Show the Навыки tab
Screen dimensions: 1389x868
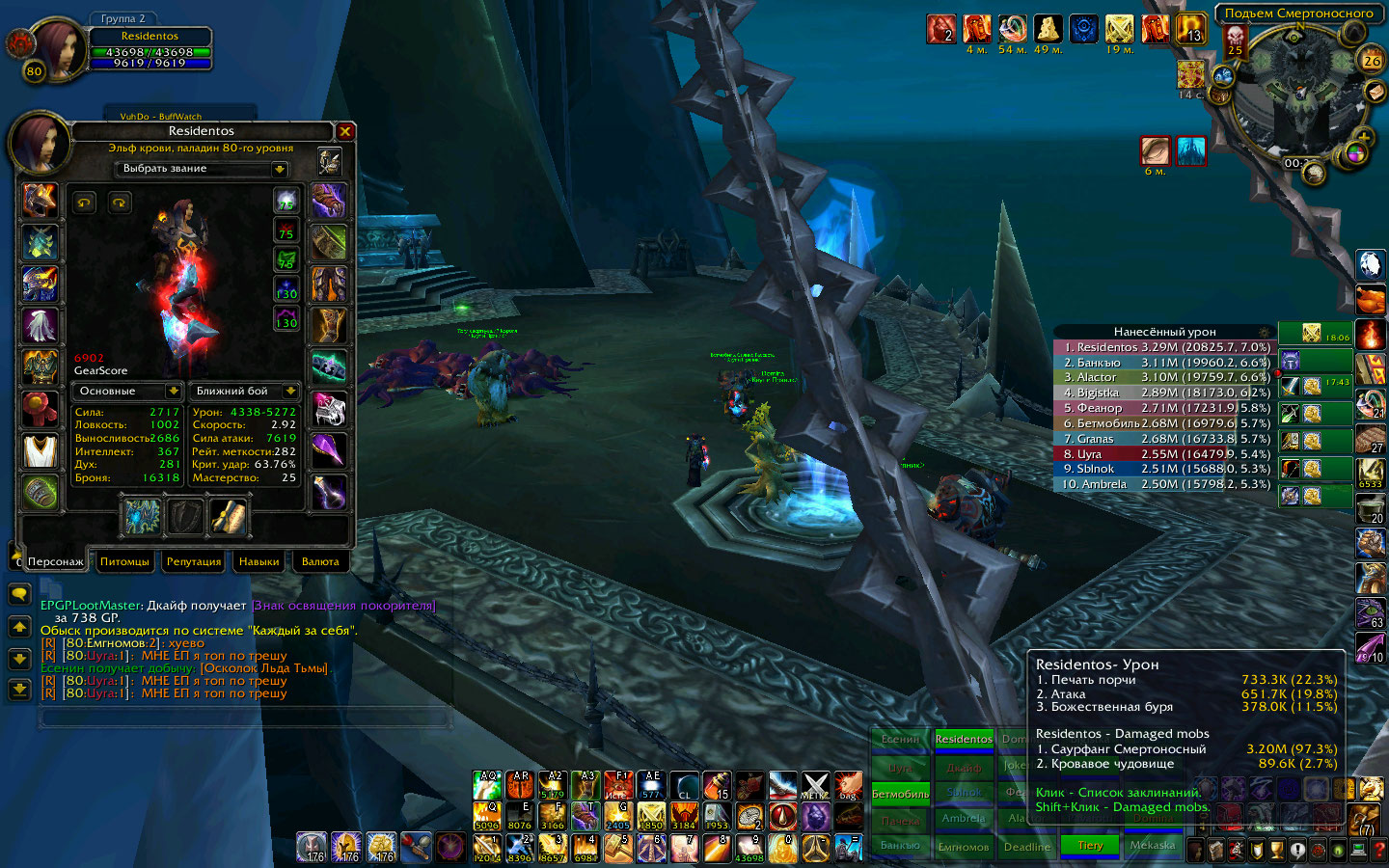259,561
